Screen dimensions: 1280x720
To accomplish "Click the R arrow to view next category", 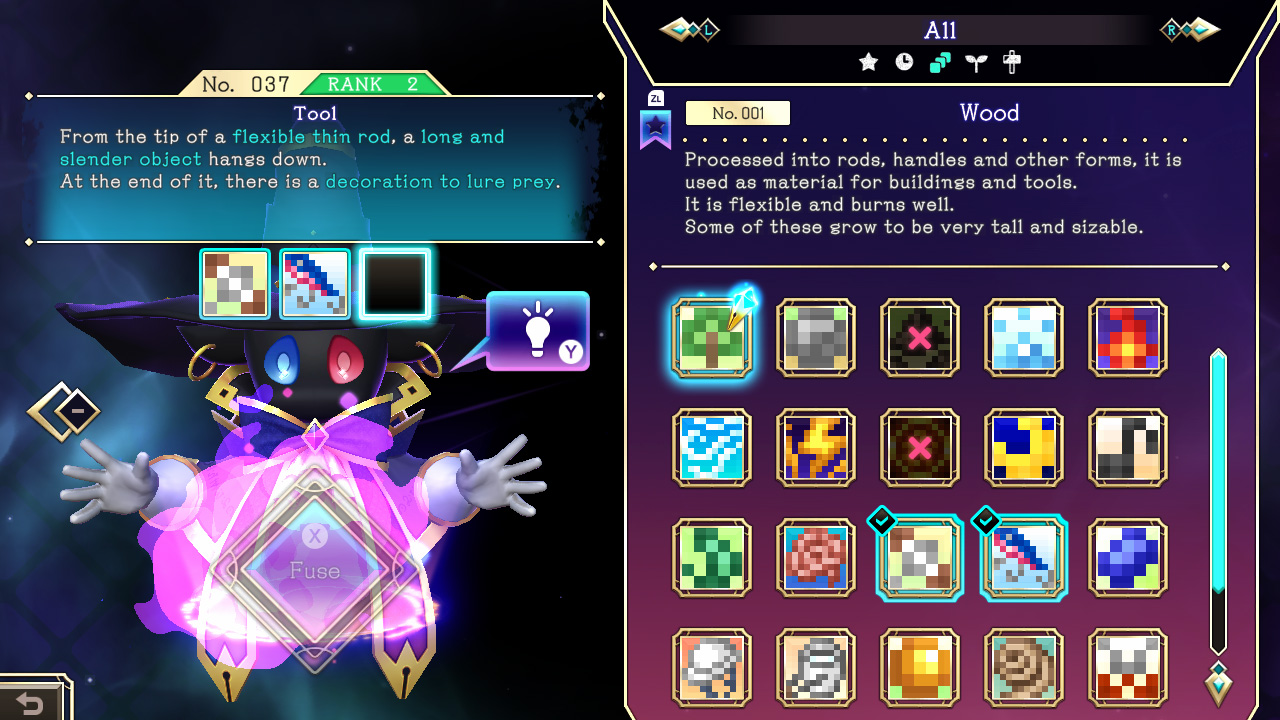I will (x=1188, y=30).
